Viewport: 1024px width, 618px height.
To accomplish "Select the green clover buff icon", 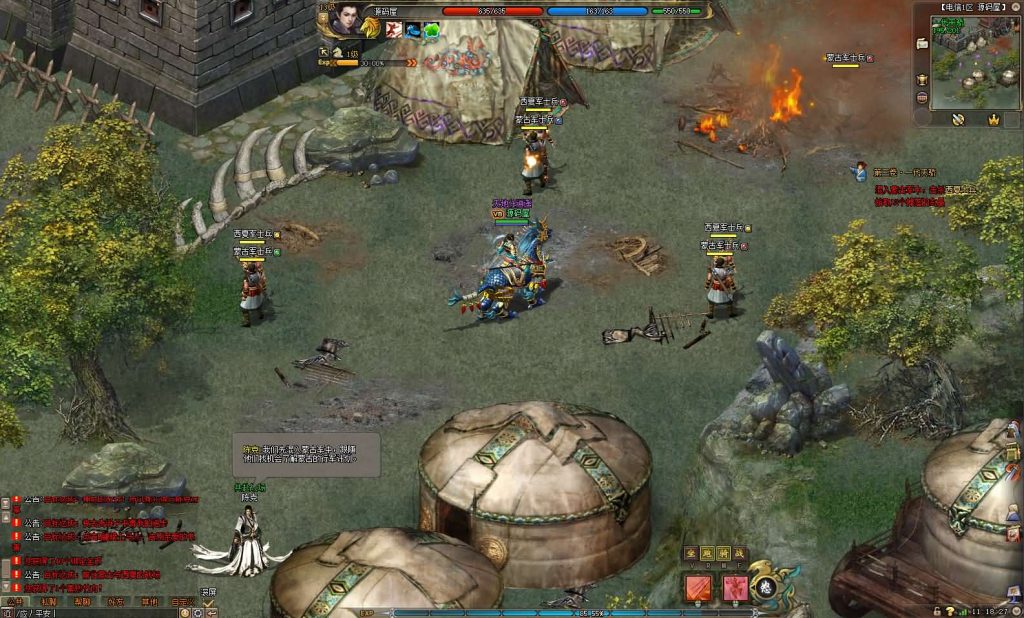I will point(431,30).
